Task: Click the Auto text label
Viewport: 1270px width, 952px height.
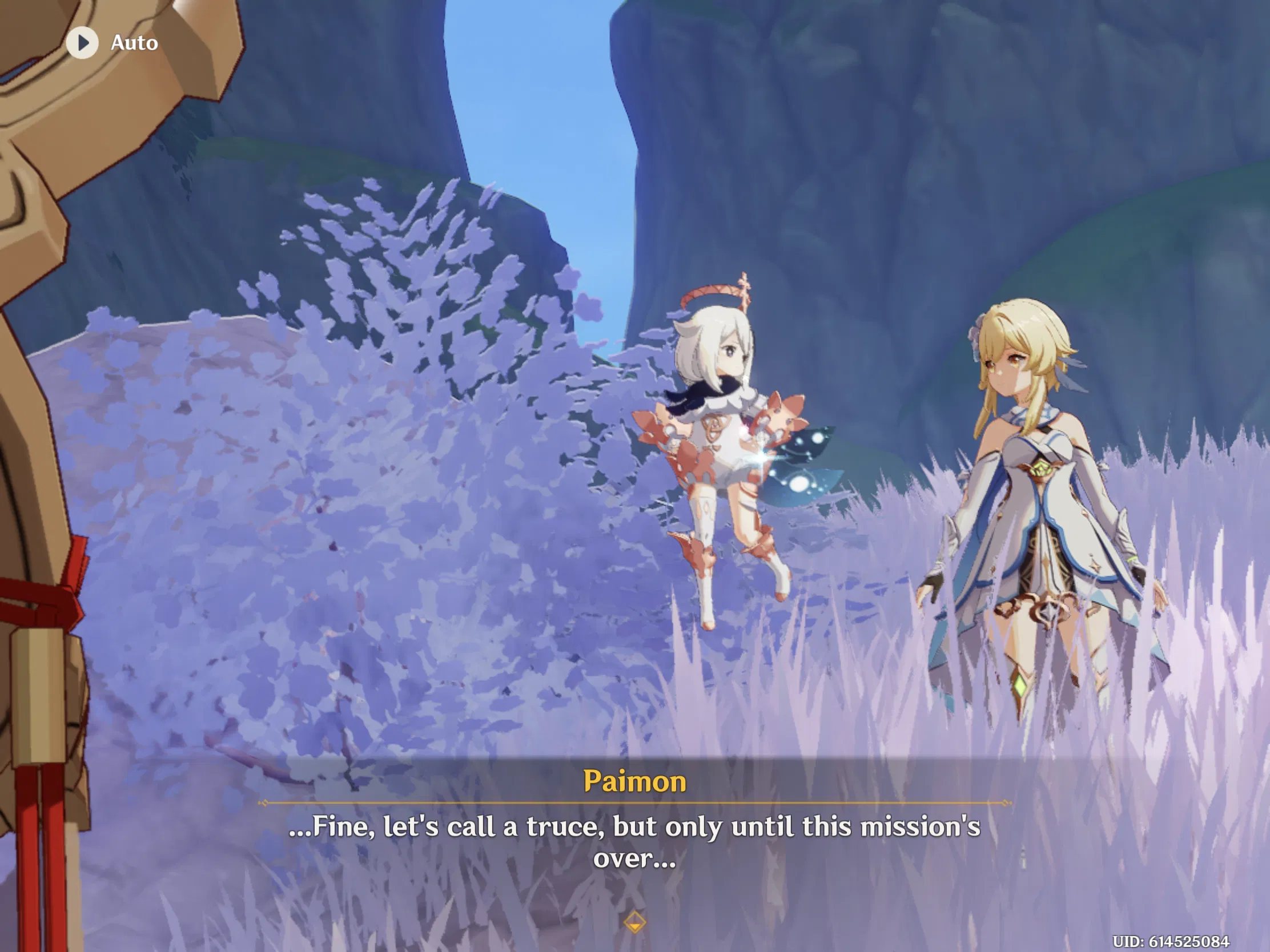Action: [133, 42]
